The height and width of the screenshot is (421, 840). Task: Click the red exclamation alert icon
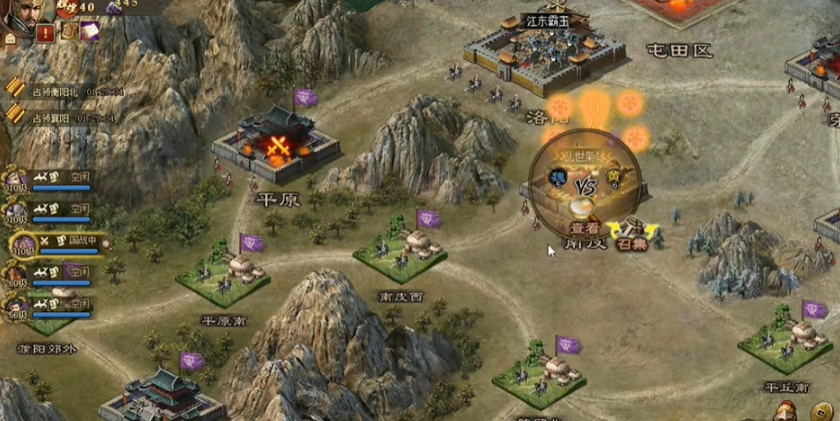click(45, 32)
